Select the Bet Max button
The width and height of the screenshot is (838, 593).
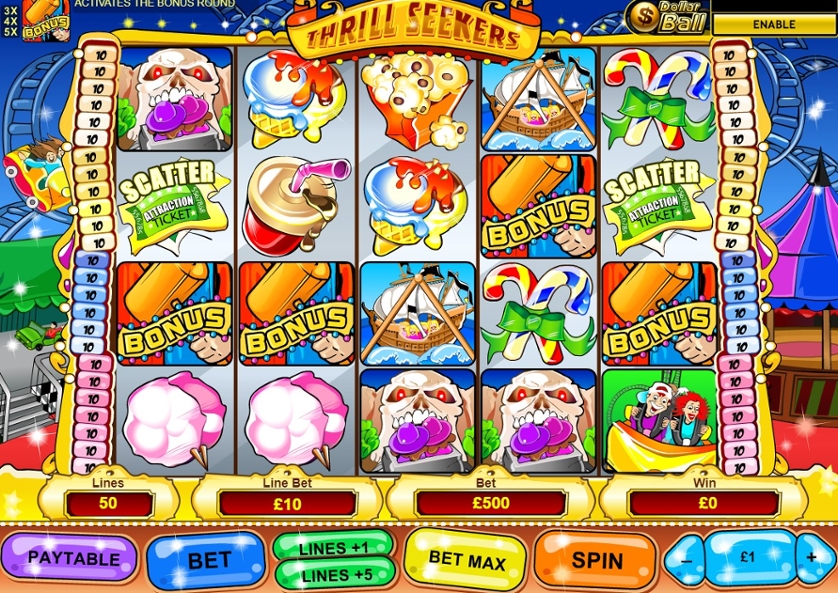click(465, 561)
